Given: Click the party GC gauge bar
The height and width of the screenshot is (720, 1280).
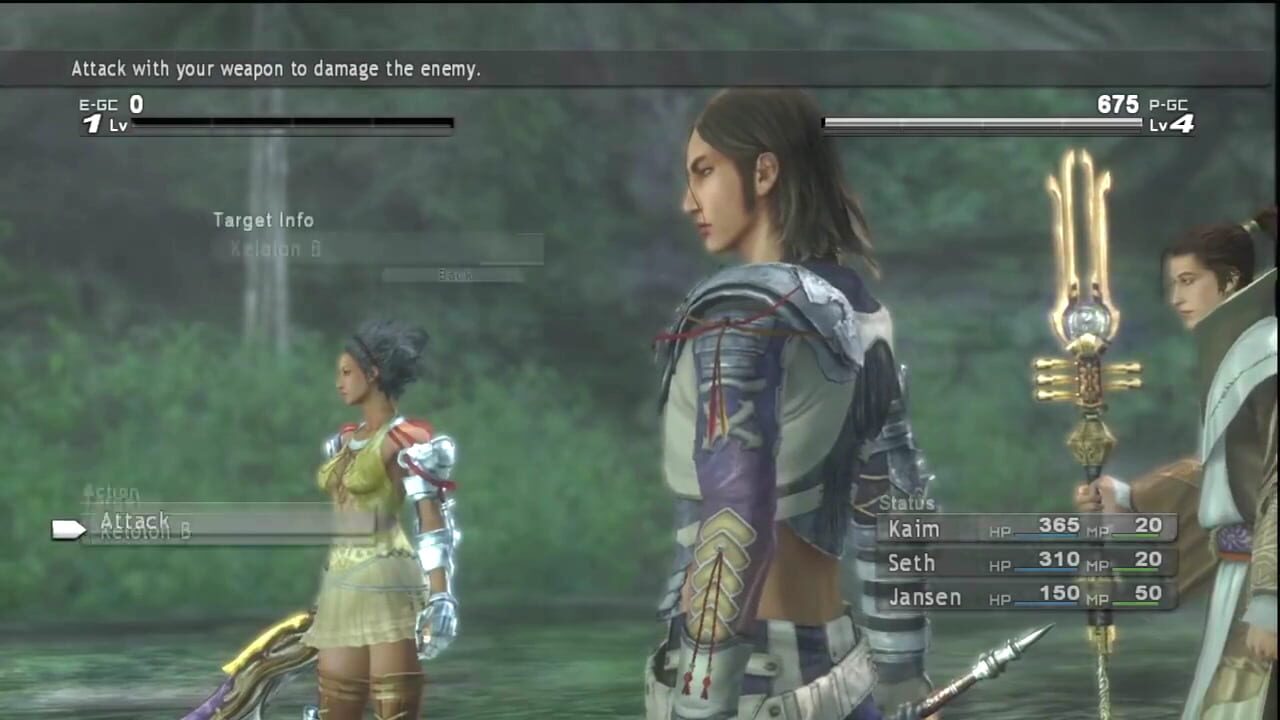Looking at the screenshot, I should point(985,121).
